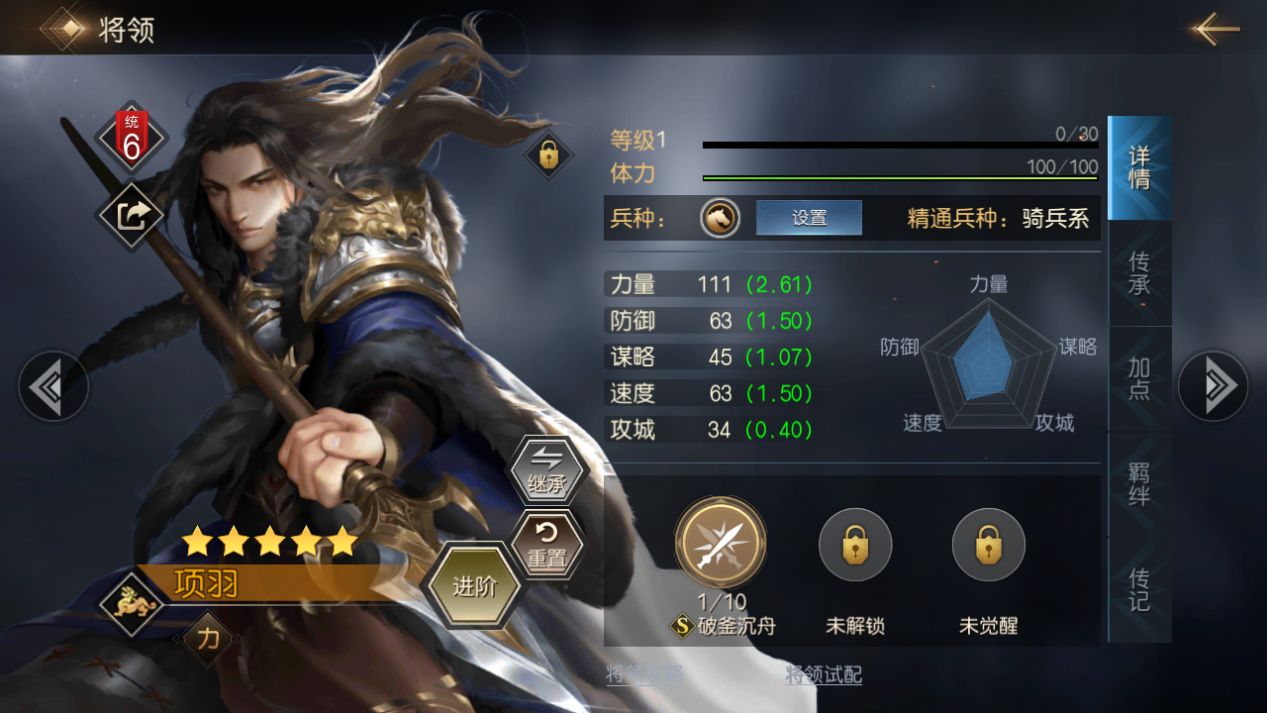Click the 进阶 hexagon button
This screenshot has width=1267, height=713.
pyautogui.click(x=474, y=586)
